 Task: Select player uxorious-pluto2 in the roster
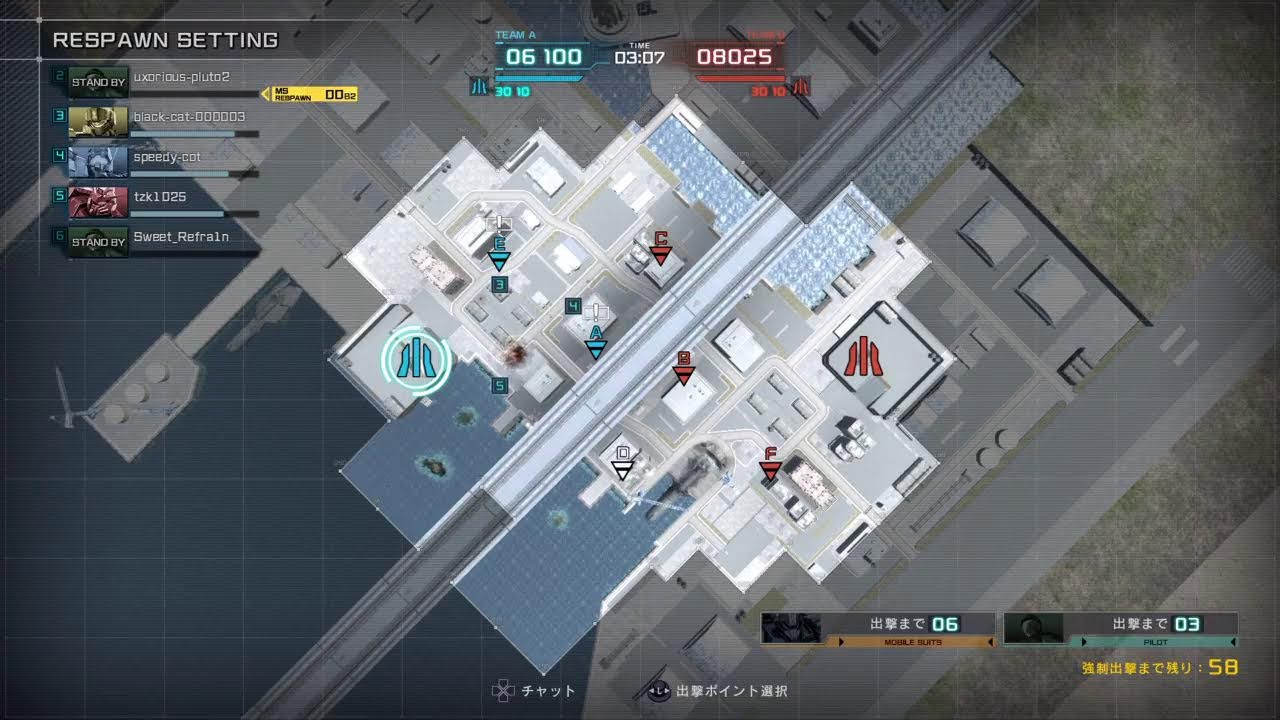coord(160,80)
